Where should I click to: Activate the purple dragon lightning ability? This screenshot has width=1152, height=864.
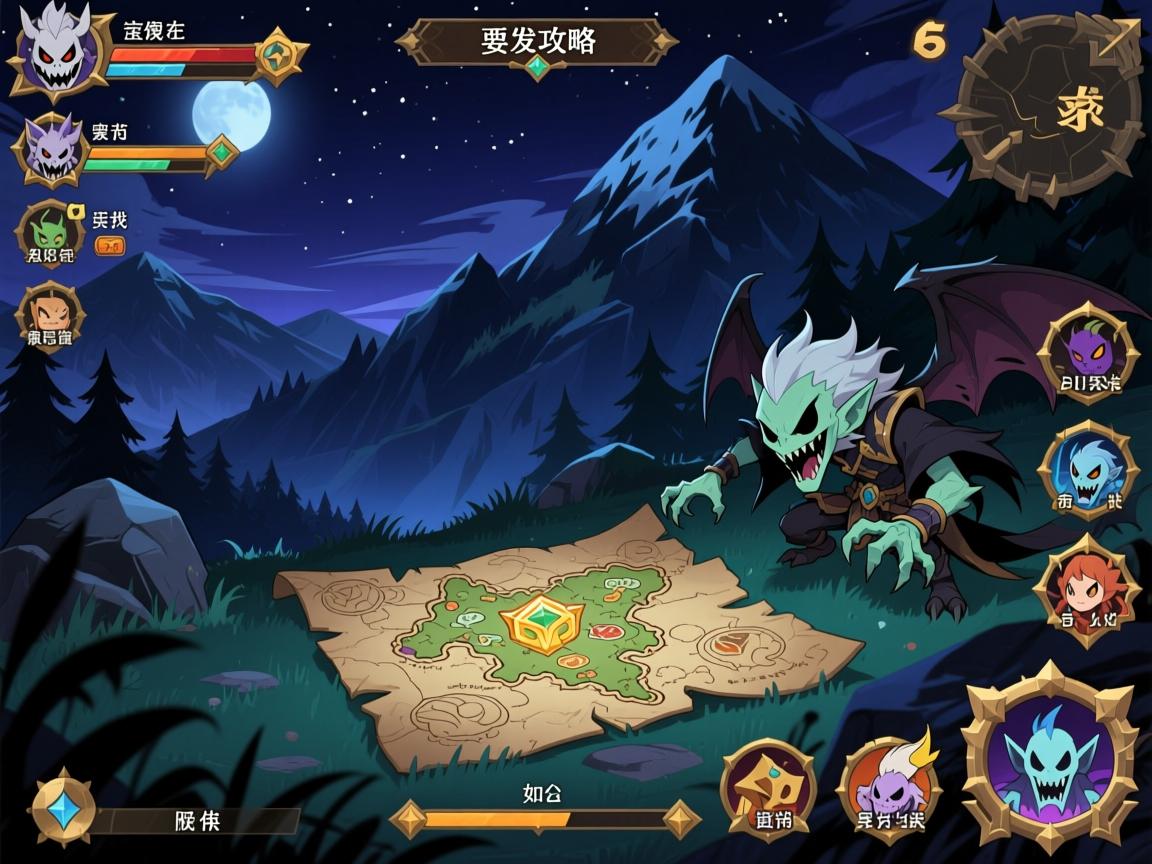pos(890,786)
